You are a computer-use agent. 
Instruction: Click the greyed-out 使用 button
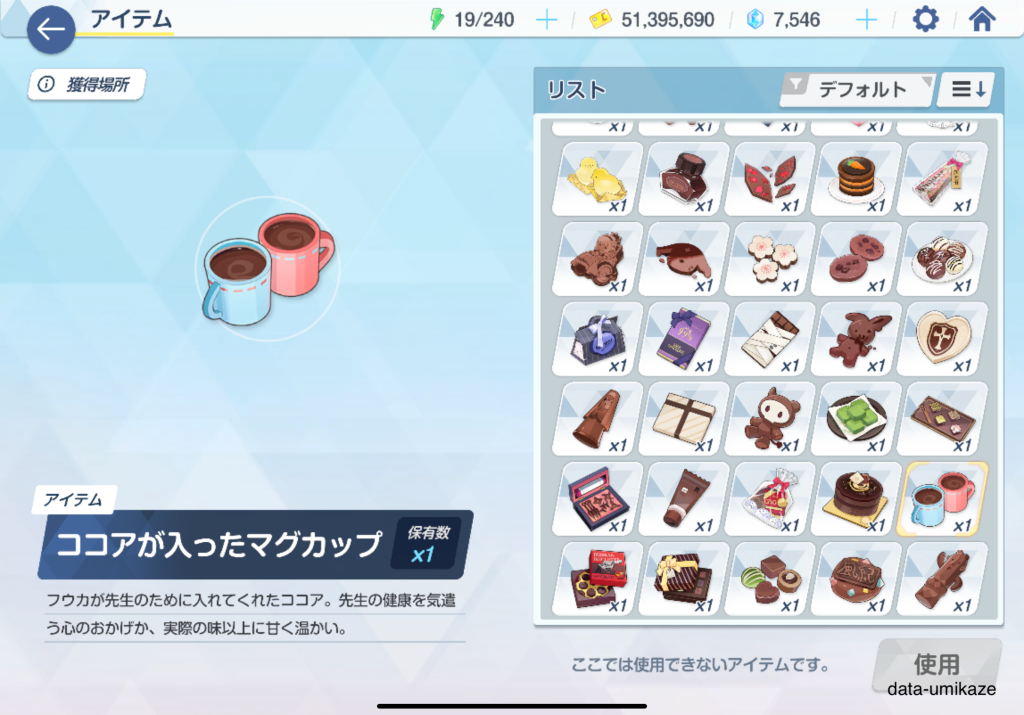pyautogui.click(x=936, y=665)
